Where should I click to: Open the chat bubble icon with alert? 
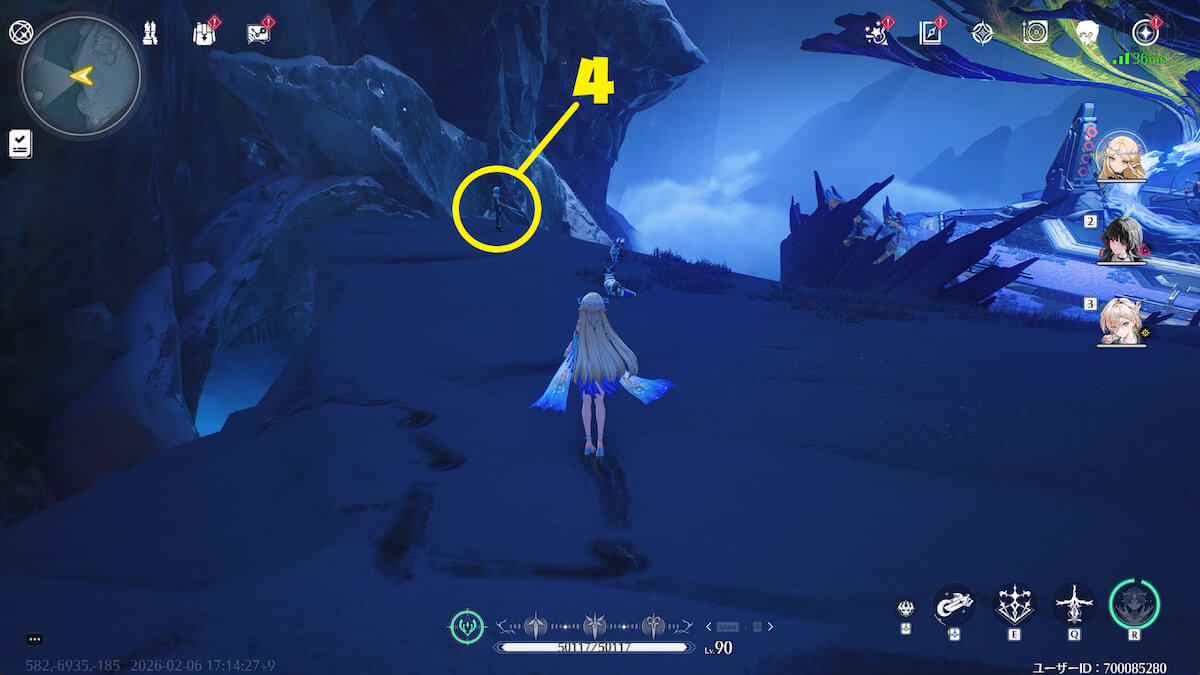258,33
